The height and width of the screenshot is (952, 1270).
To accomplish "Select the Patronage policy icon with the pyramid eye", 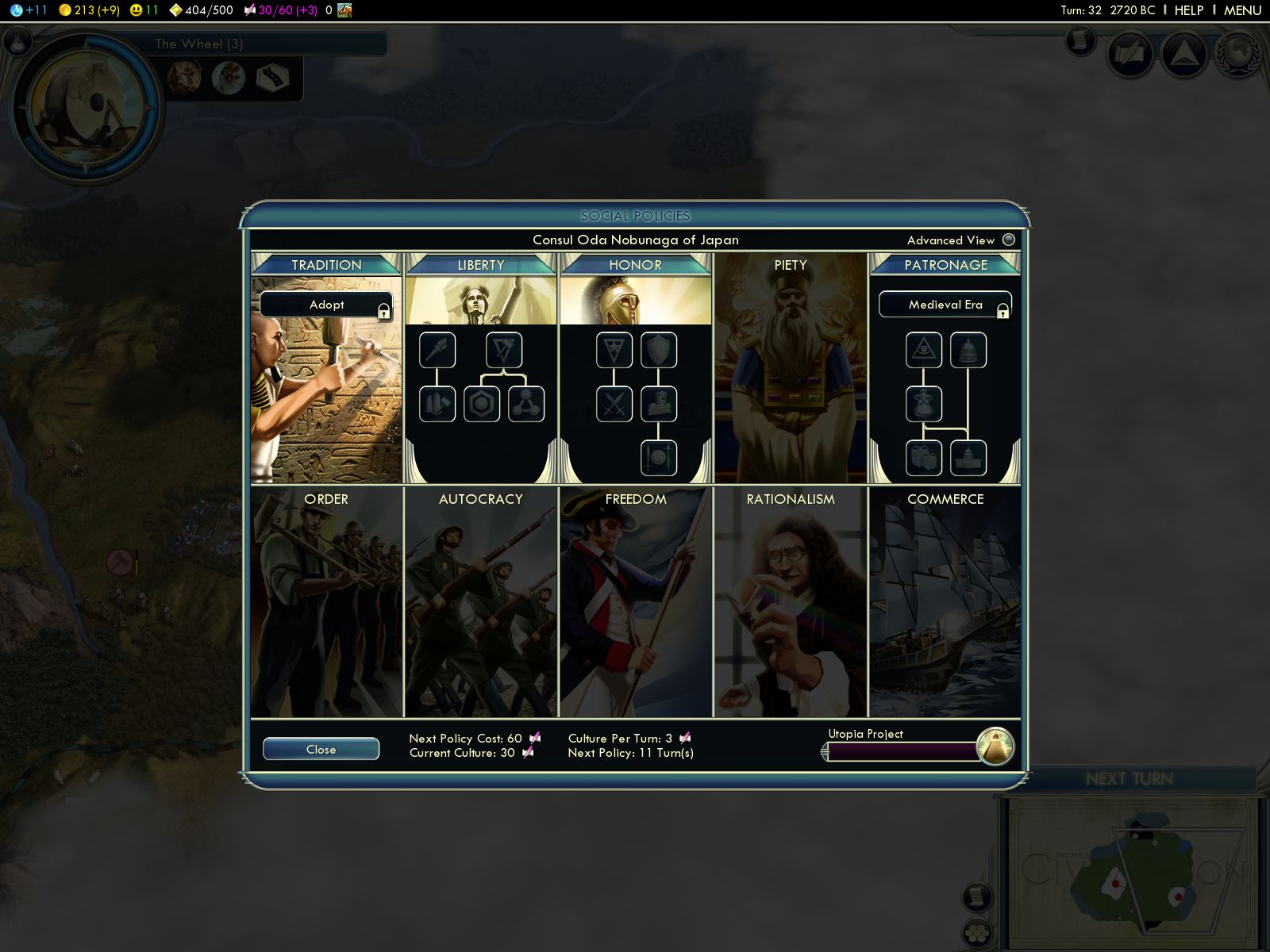I will (x=924, y=350).
